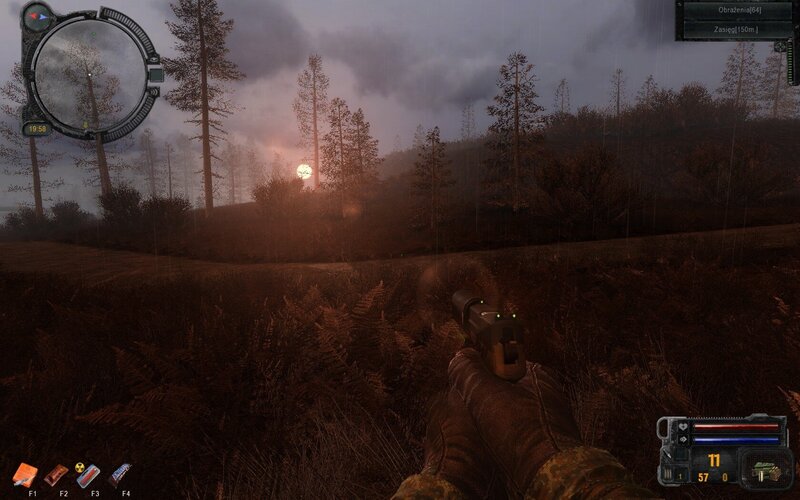Image resolution: width=800 pixels, height=500 pixels.
Task: Use the anti-radiation item in F3 slot
Action: coord(89,474)
